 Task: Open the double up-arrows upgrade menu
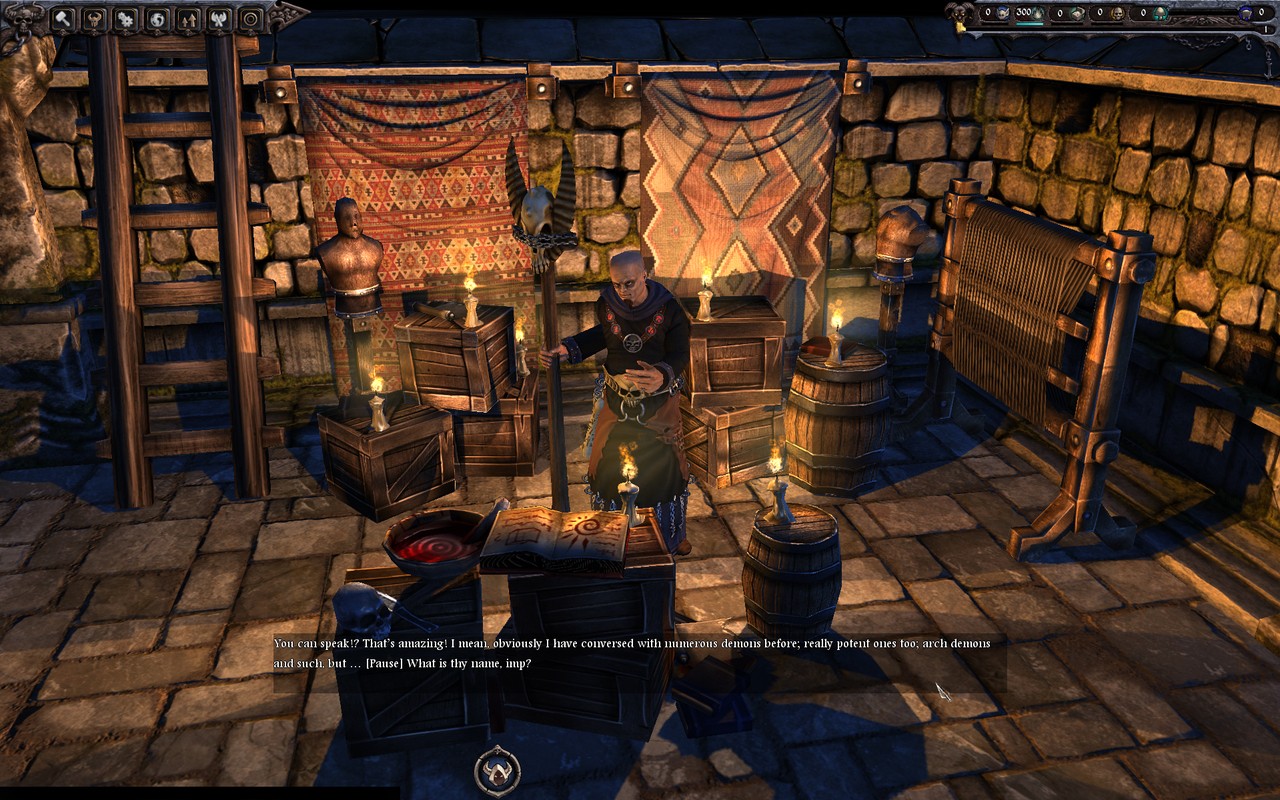[188, 18]
